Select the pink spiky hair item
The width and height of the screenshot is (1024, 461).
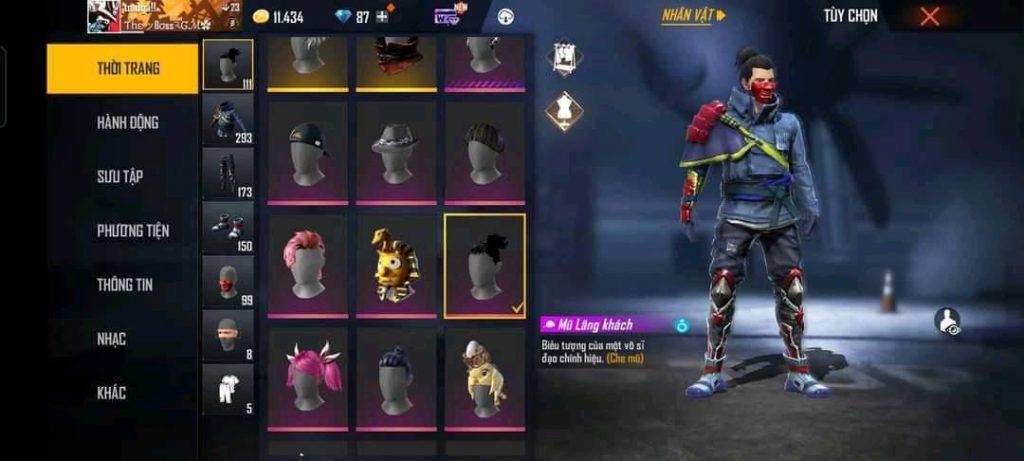coord(307,265)
